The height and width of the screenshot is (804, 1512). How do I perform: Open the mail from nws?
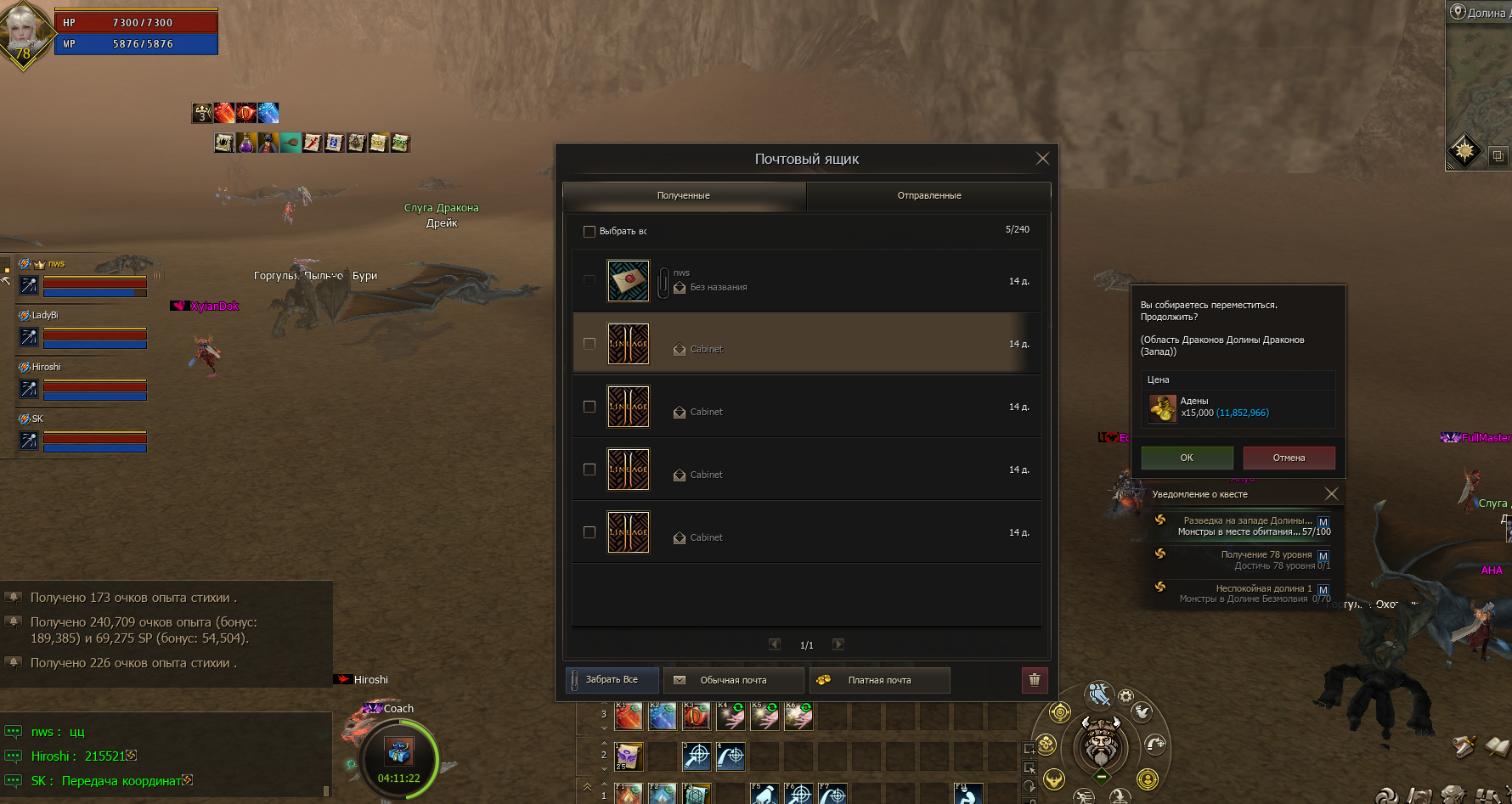point(807,281)
